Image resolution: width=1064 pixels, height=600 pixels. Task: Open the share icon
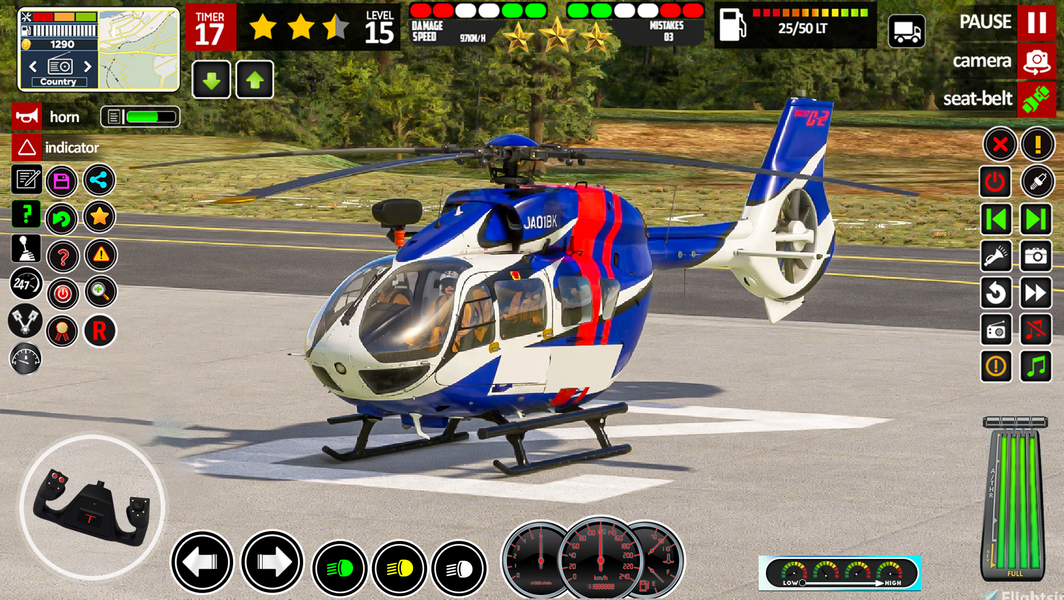[x=99, y=181]
